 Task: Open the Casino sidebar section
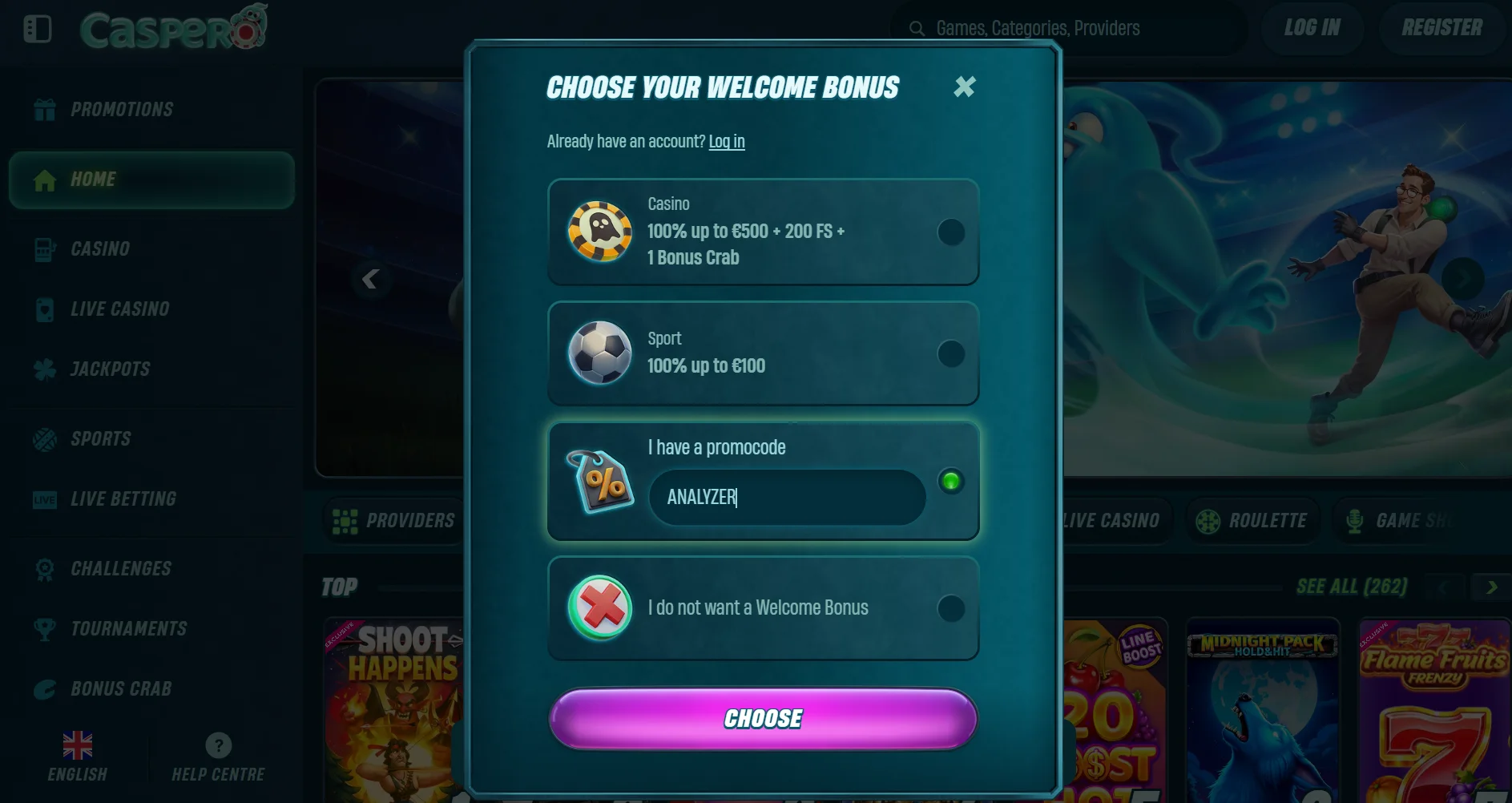pyautogui.click(x=99, y=249)
